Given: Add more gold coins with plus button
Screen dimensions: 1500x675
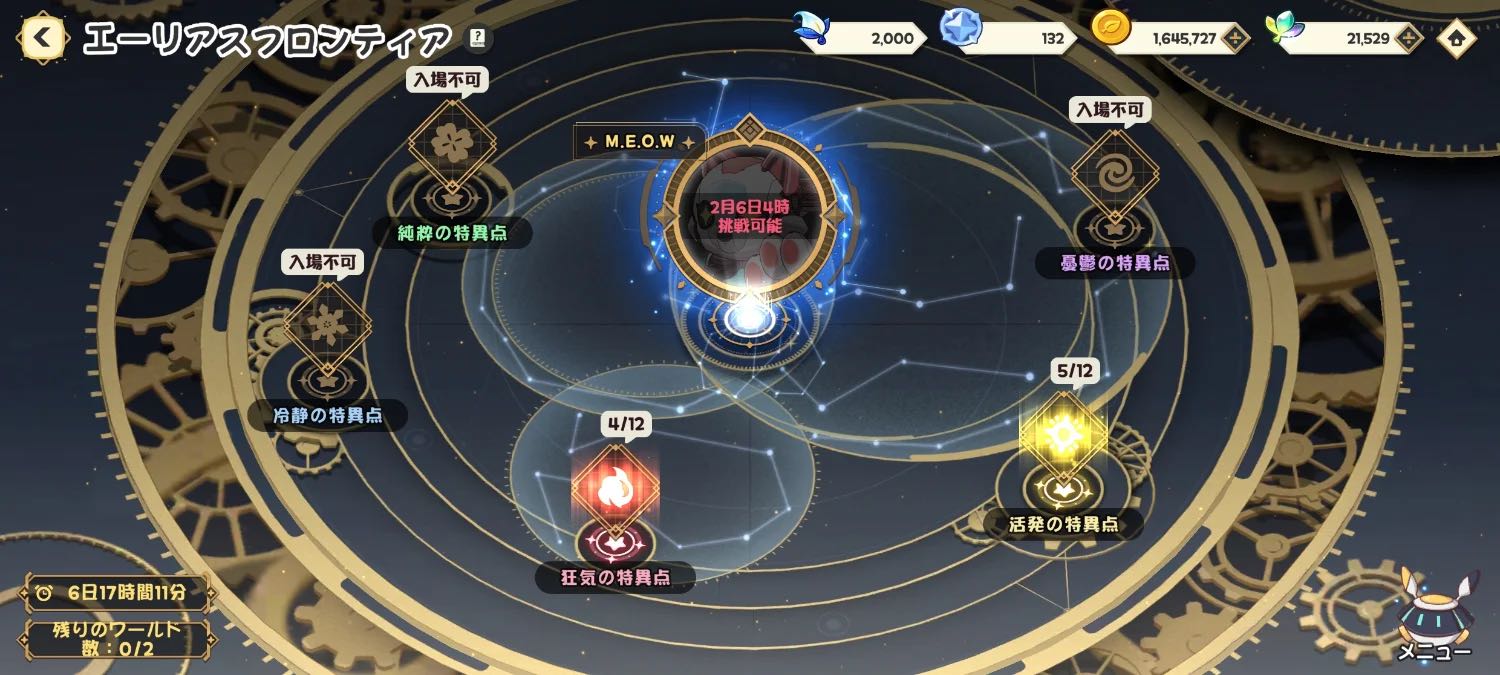Looking at the screenshot, I should coord(1236,39).
